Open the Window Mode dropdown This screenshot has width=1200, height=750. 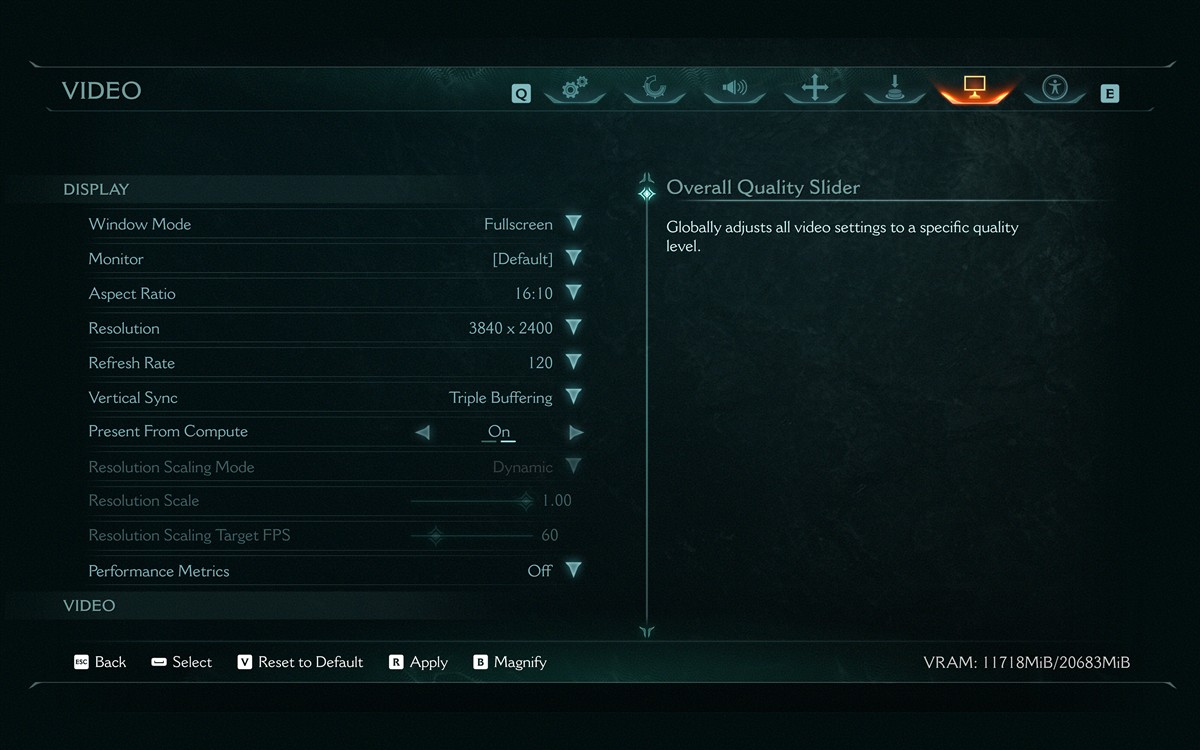click(573, 224)
